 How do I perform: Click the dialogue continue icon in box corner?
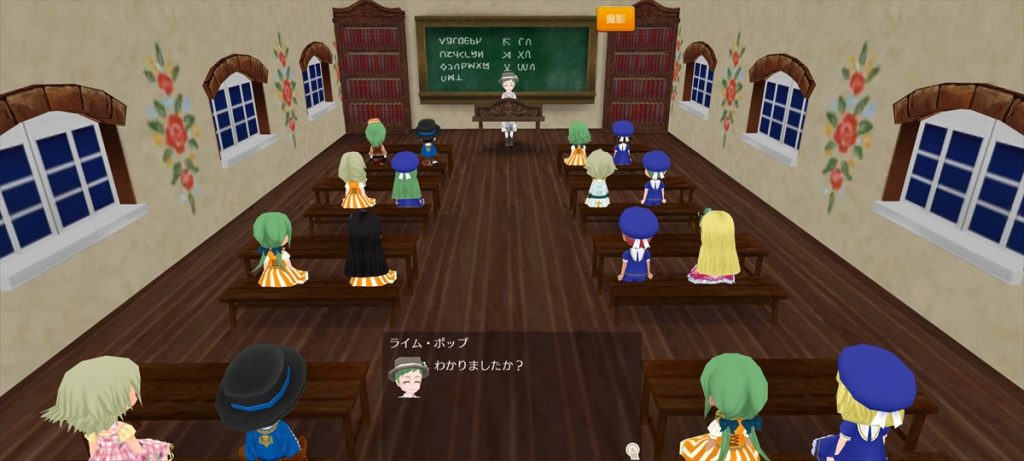[x=632, y=449]
